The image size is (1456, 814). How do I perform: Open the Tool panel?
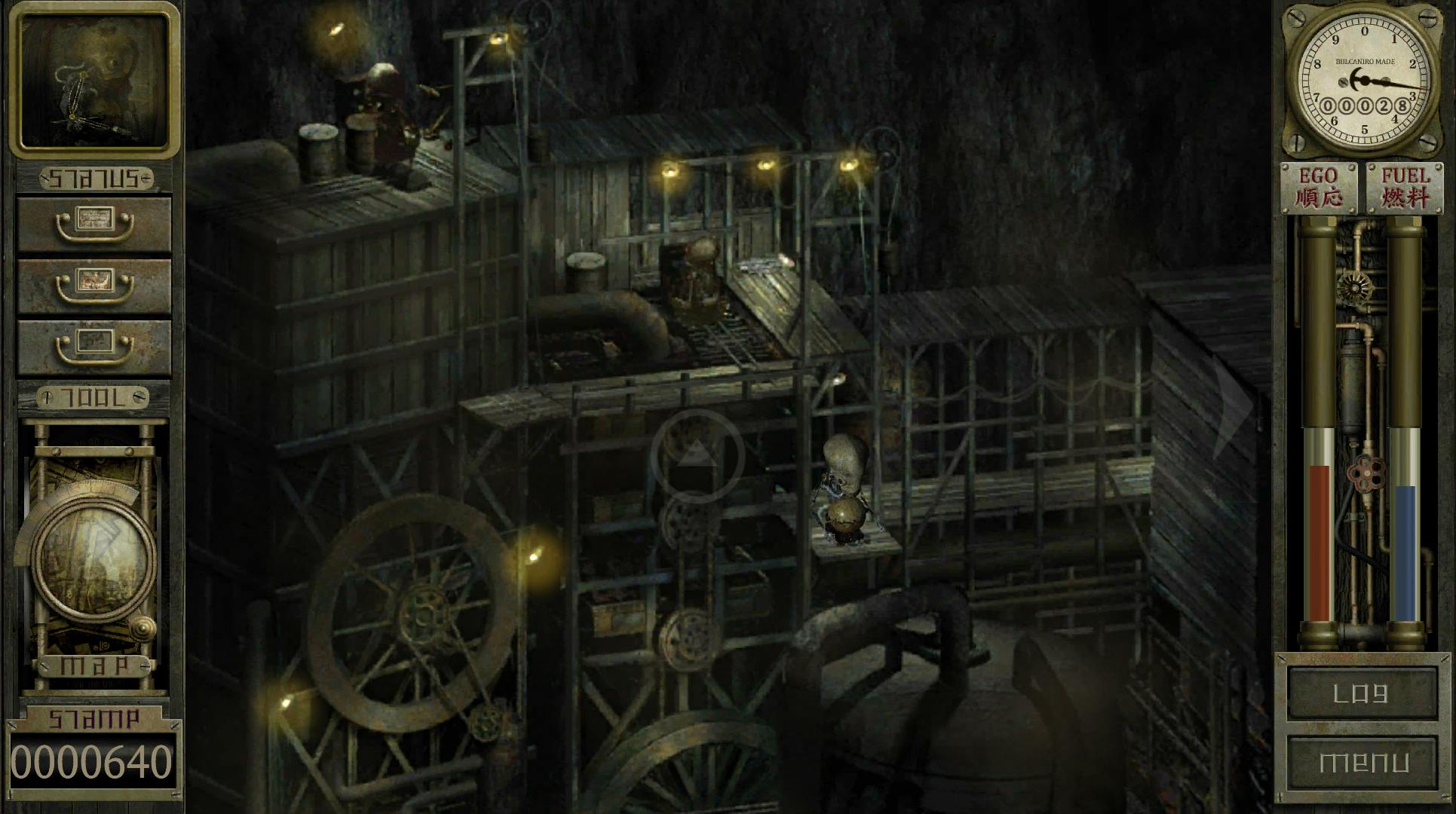pyautogui.click(x=93, y=397)
